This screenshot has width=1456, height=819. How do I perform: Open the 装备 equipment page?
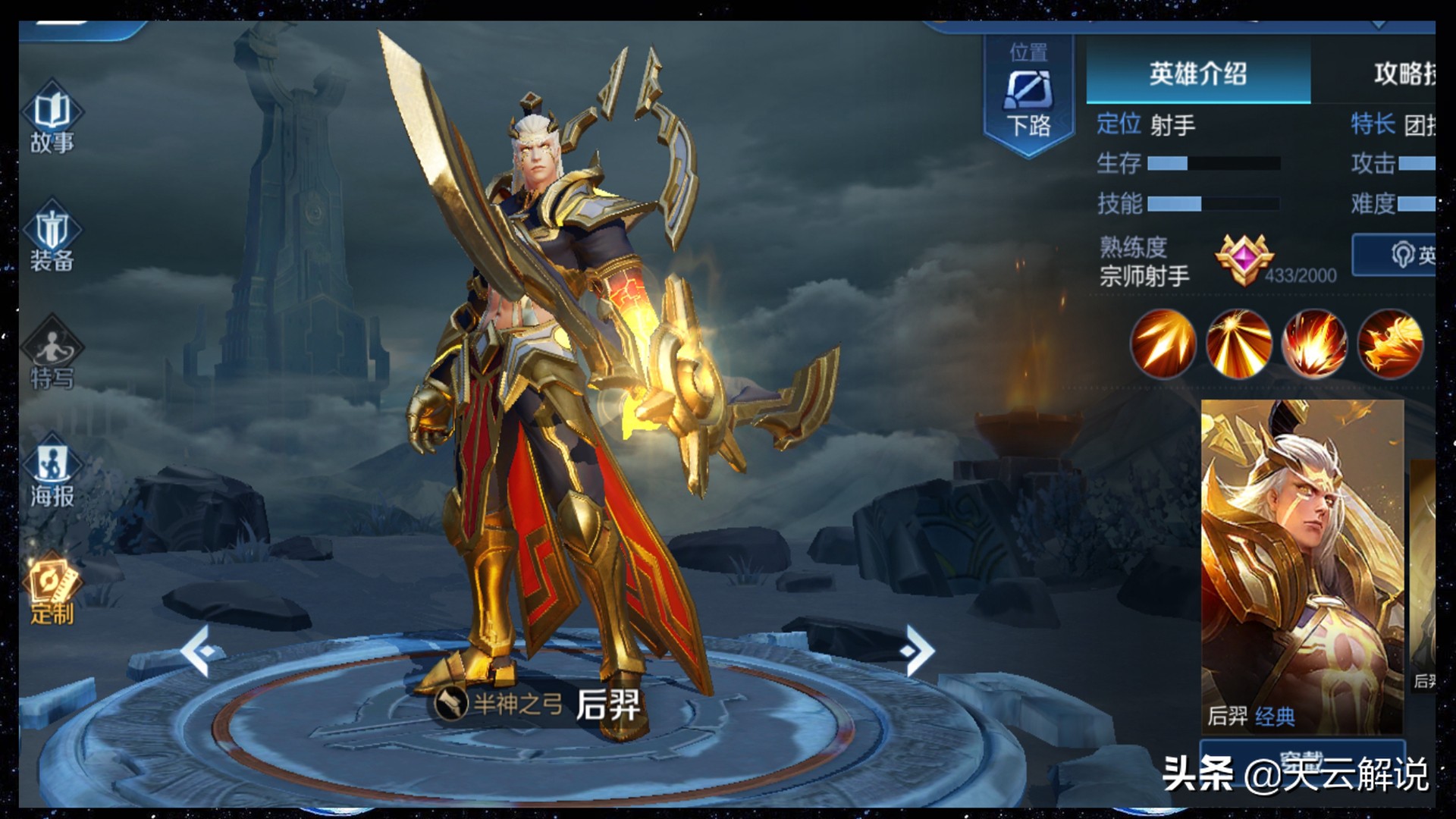(52, 238)
